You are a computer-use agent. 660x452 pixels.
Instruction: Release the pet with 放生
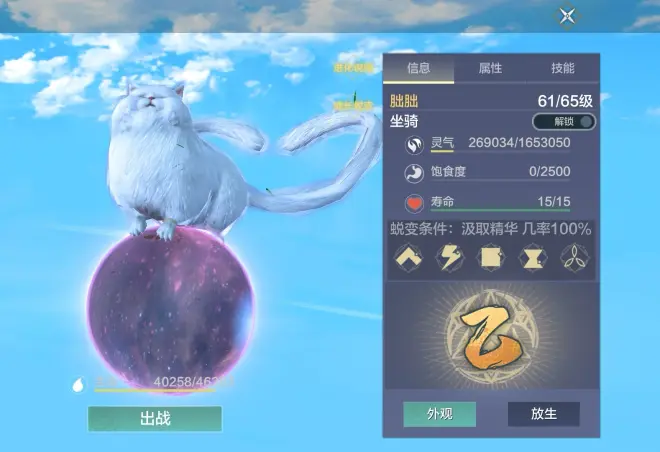click(543, 414)
